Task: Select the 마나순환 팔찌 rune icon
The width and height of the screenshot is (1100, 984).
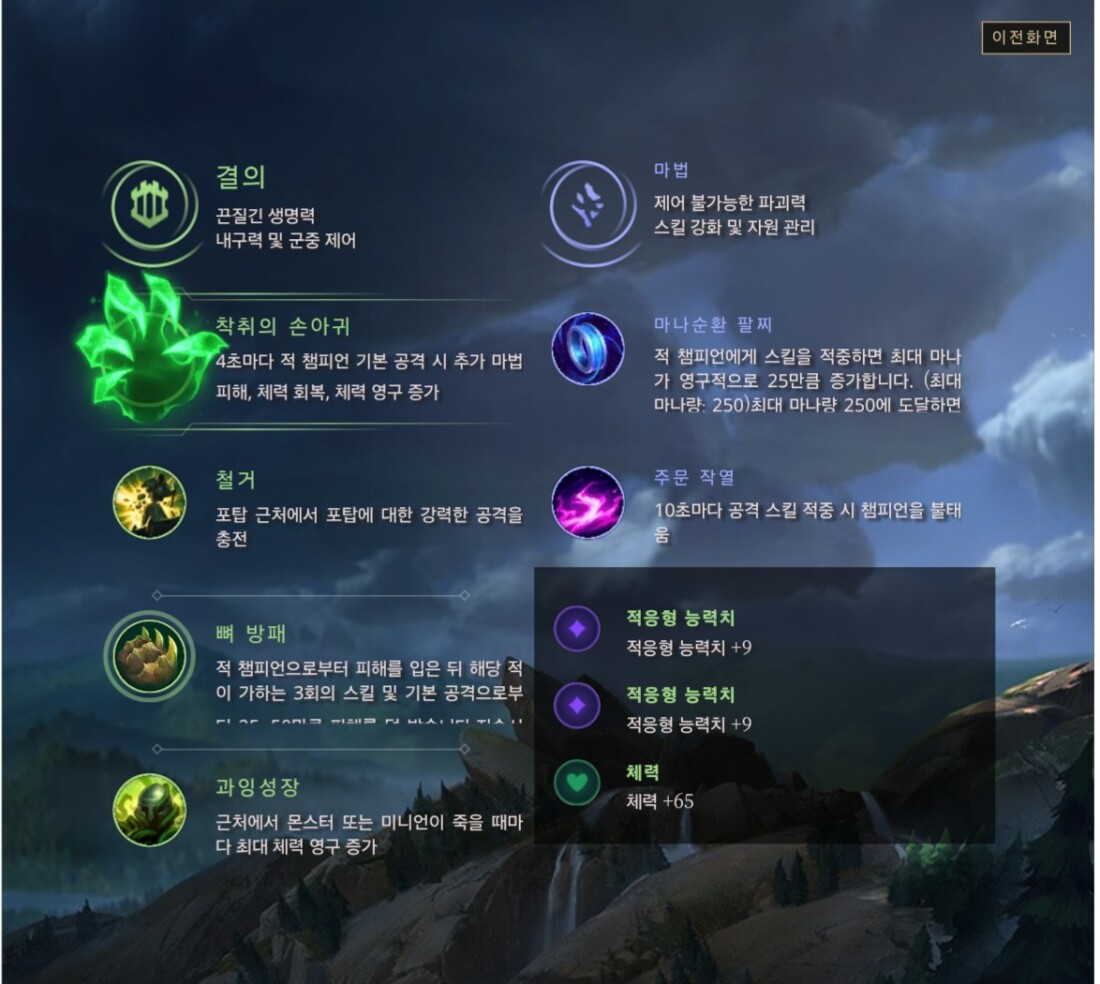Action: click(588, 349)
